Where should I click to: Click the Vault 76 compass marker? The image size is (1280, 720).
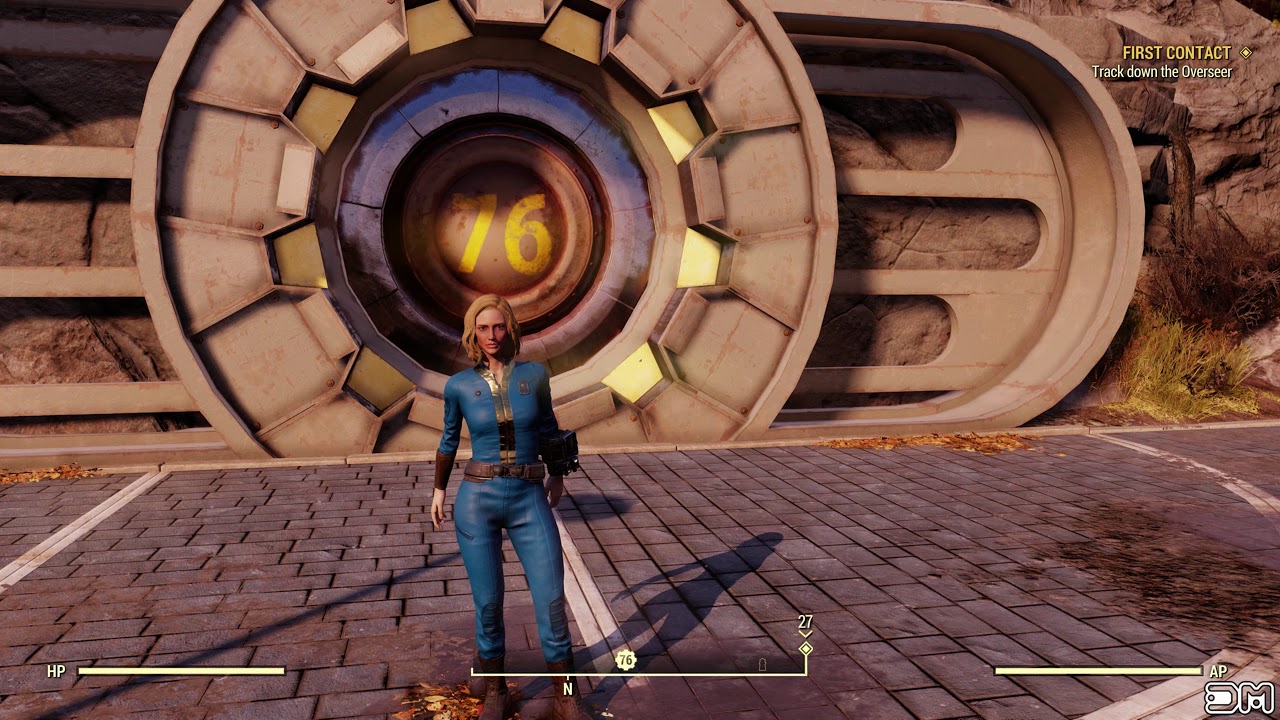pos(626,659)
